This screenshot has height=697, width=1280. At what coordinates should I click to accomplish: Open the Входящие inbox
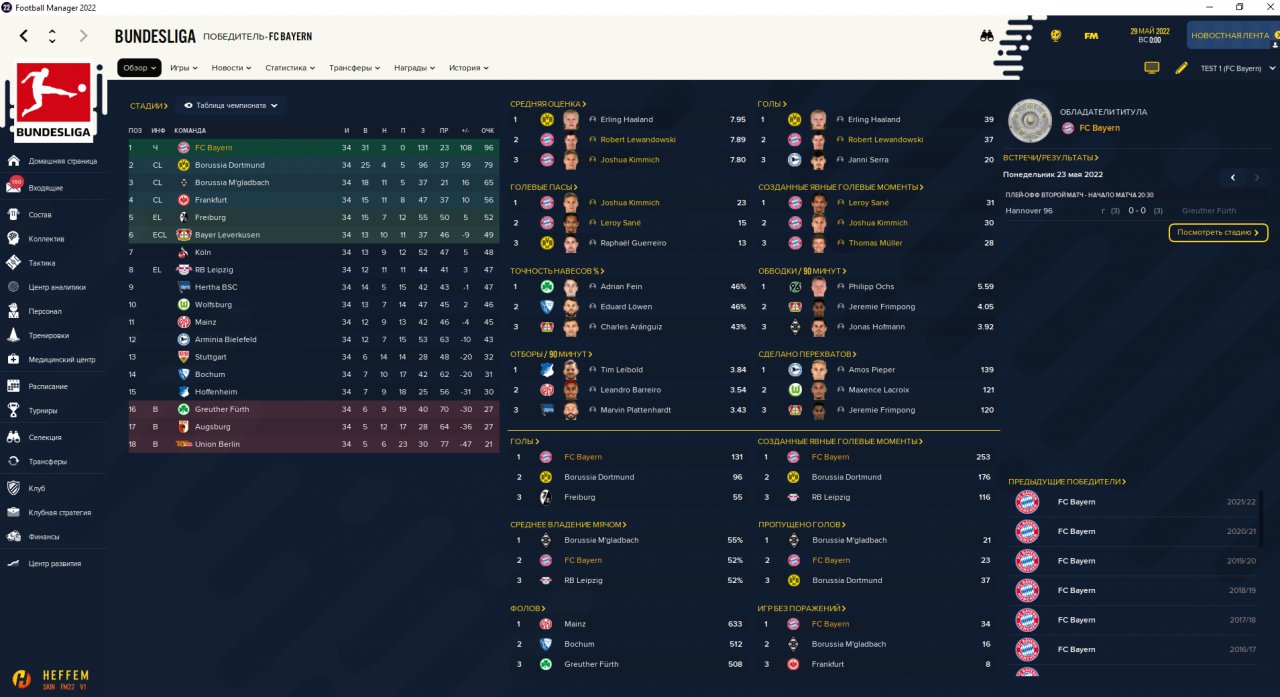(x=46, y=188)
